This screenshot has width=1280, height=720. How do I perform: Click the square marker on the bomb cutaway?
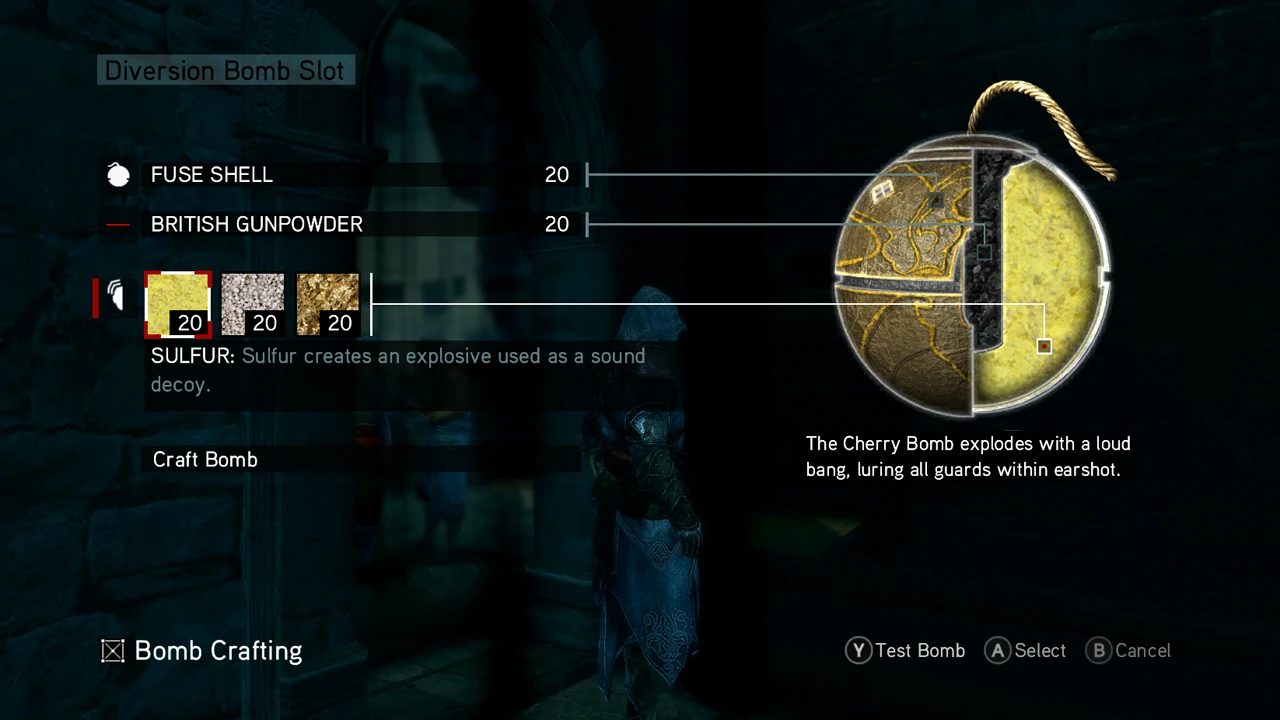pyautogui.click(x=1044, y=345)
